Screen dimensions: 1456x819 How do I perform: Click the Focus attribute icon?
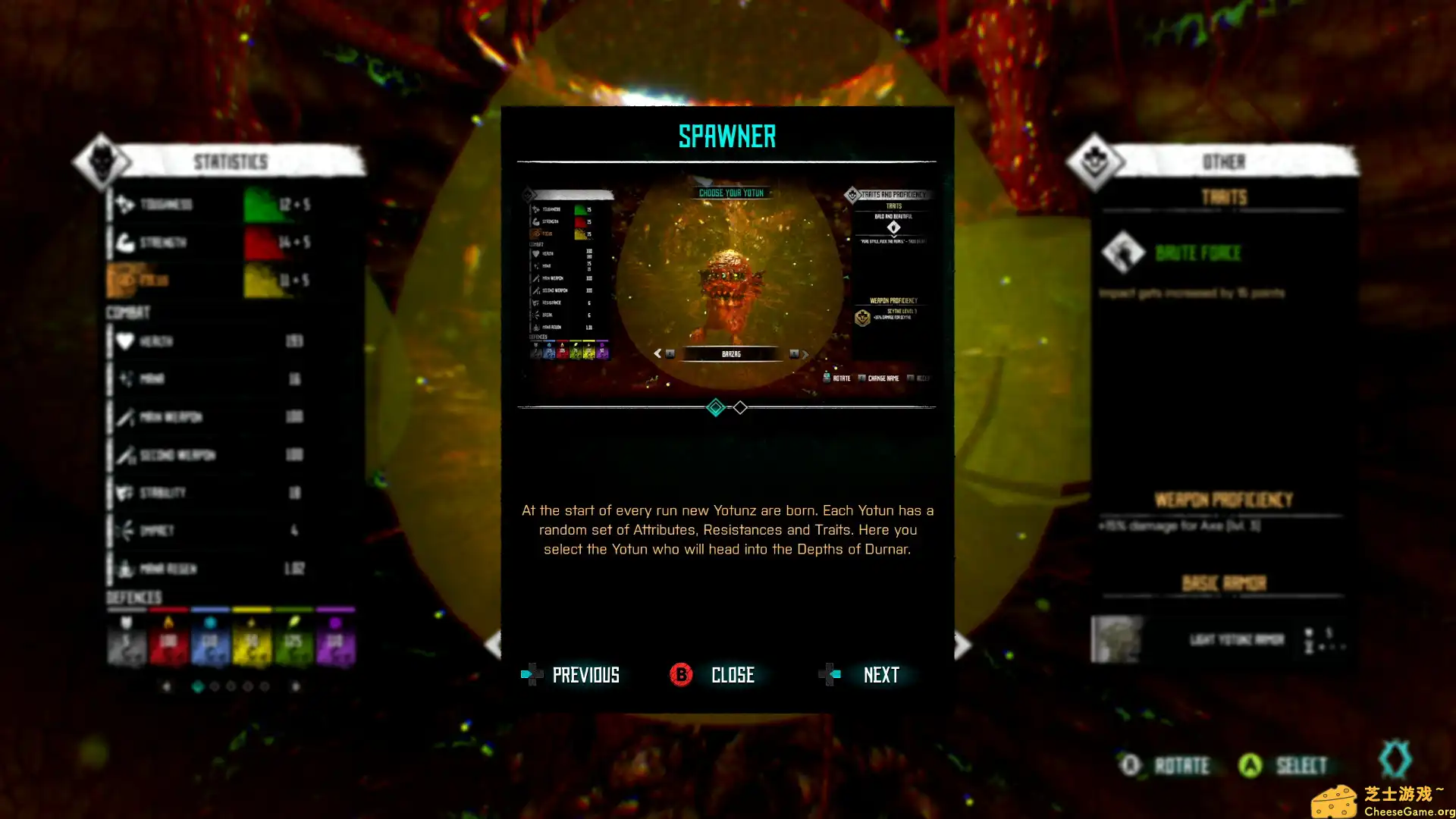pos(126,279)
